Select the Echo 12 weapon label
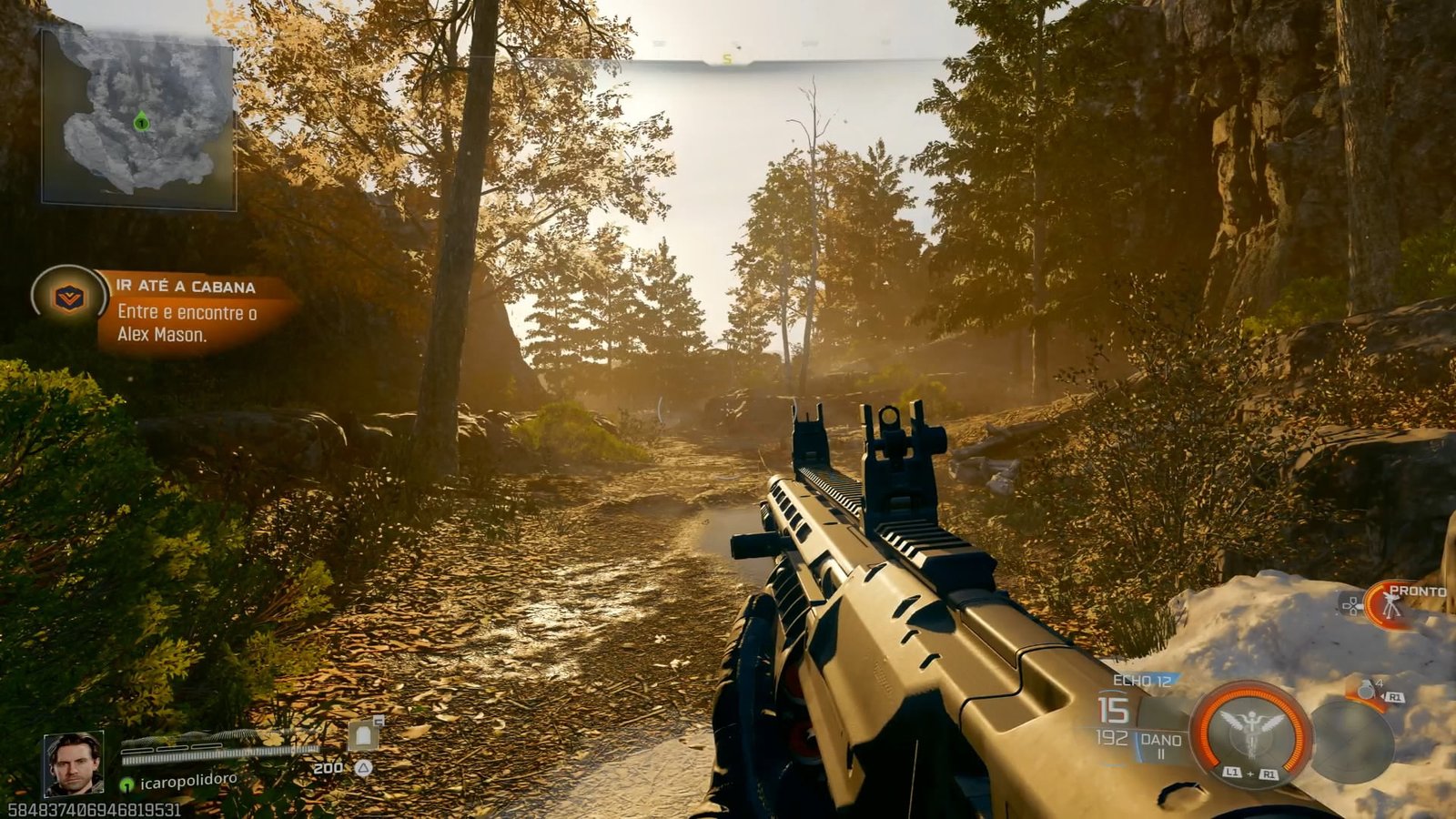The width and height of the screenshot is (1456, 819). 1142,680
